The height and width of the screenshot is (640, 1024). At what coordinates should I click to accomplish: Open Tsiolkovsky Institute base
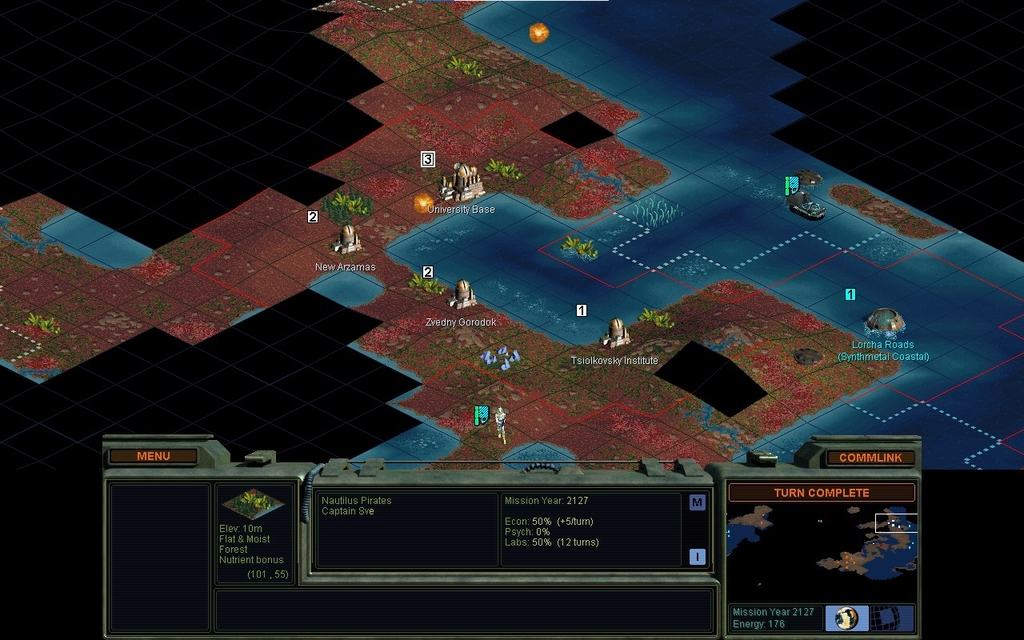click(614, 333)
